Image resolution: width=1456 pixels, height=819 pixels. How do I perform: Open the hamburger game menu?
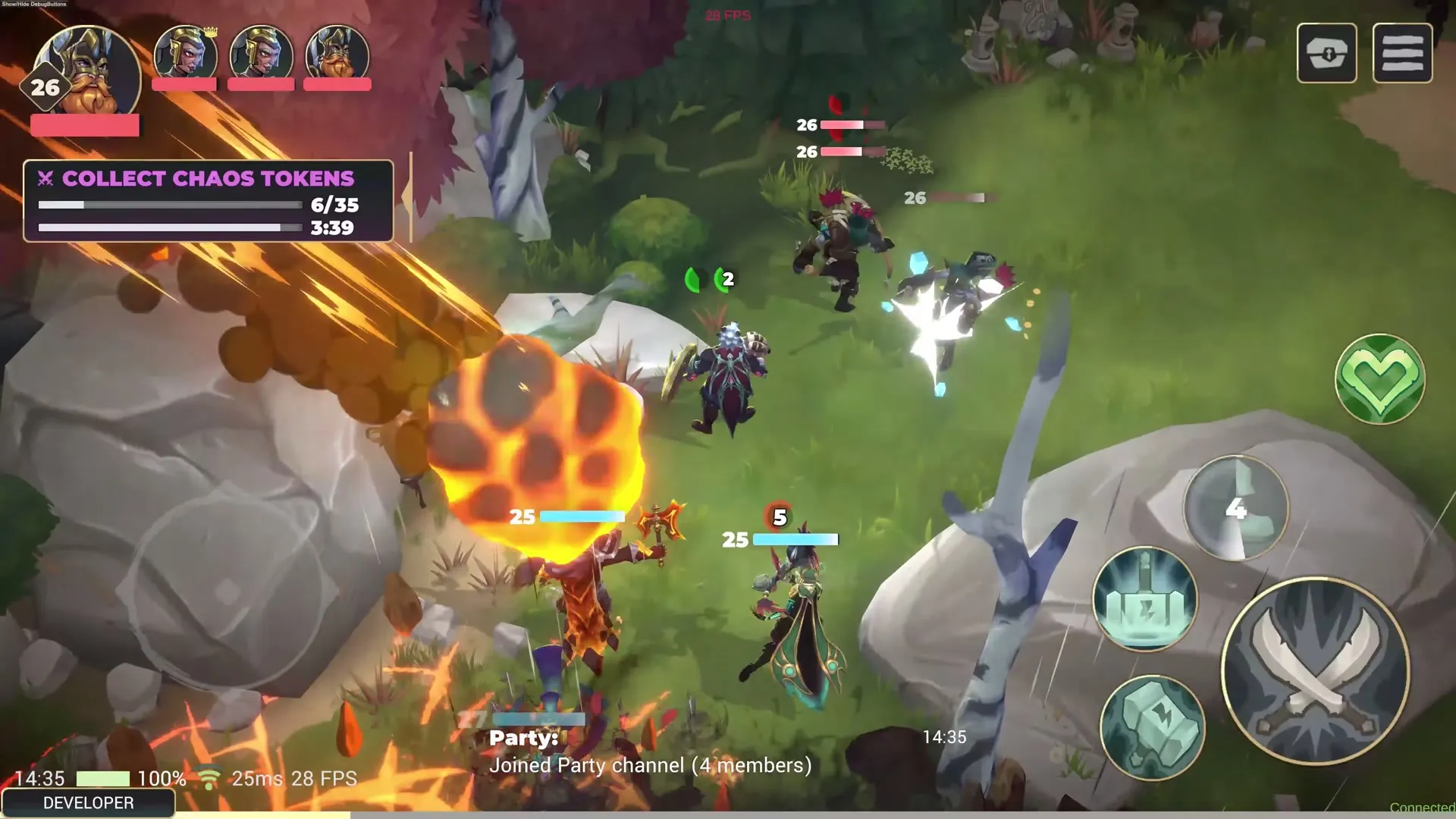[x=1404, y=53]
